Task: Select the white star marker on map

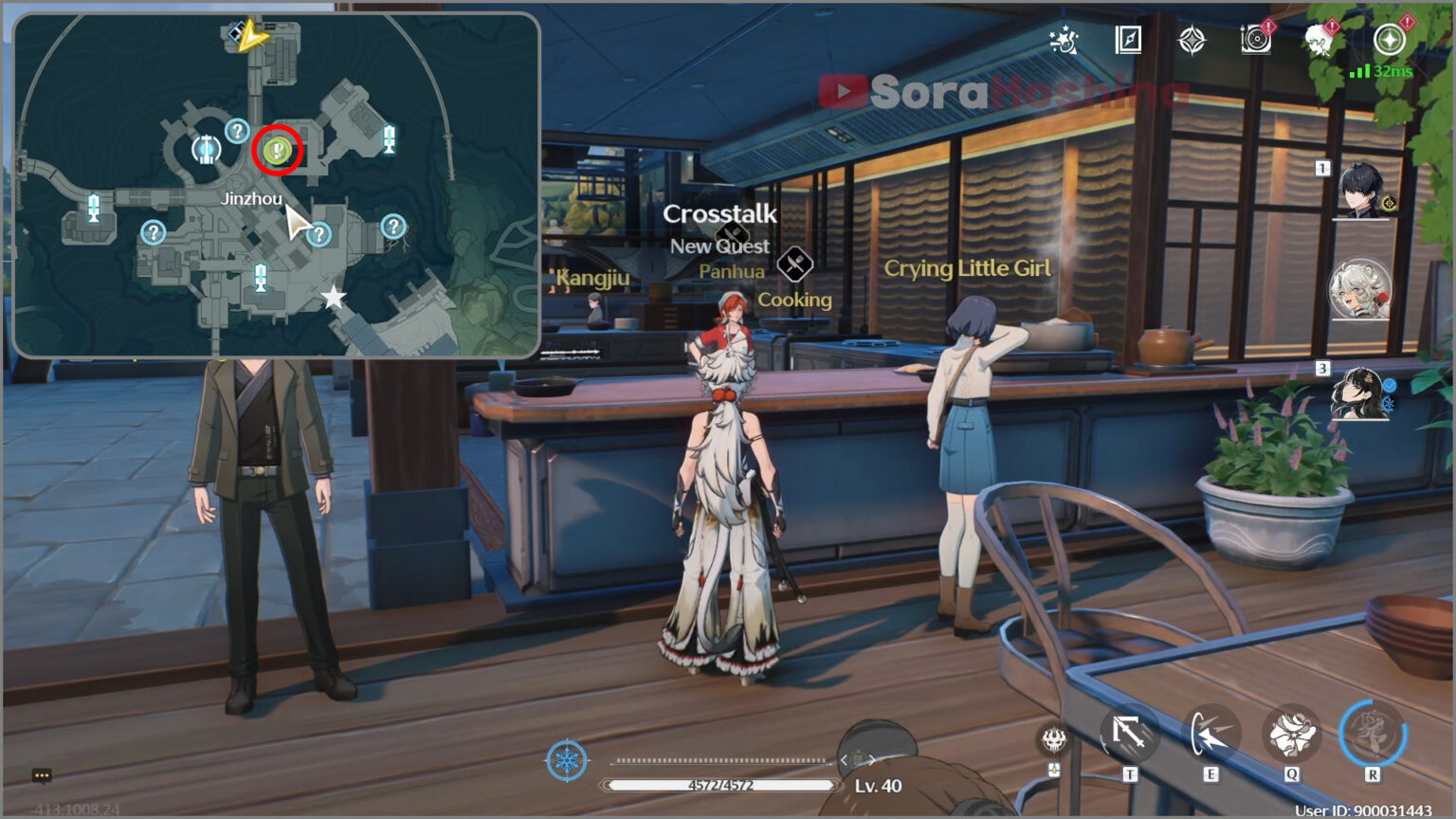Action: [334, 298]
